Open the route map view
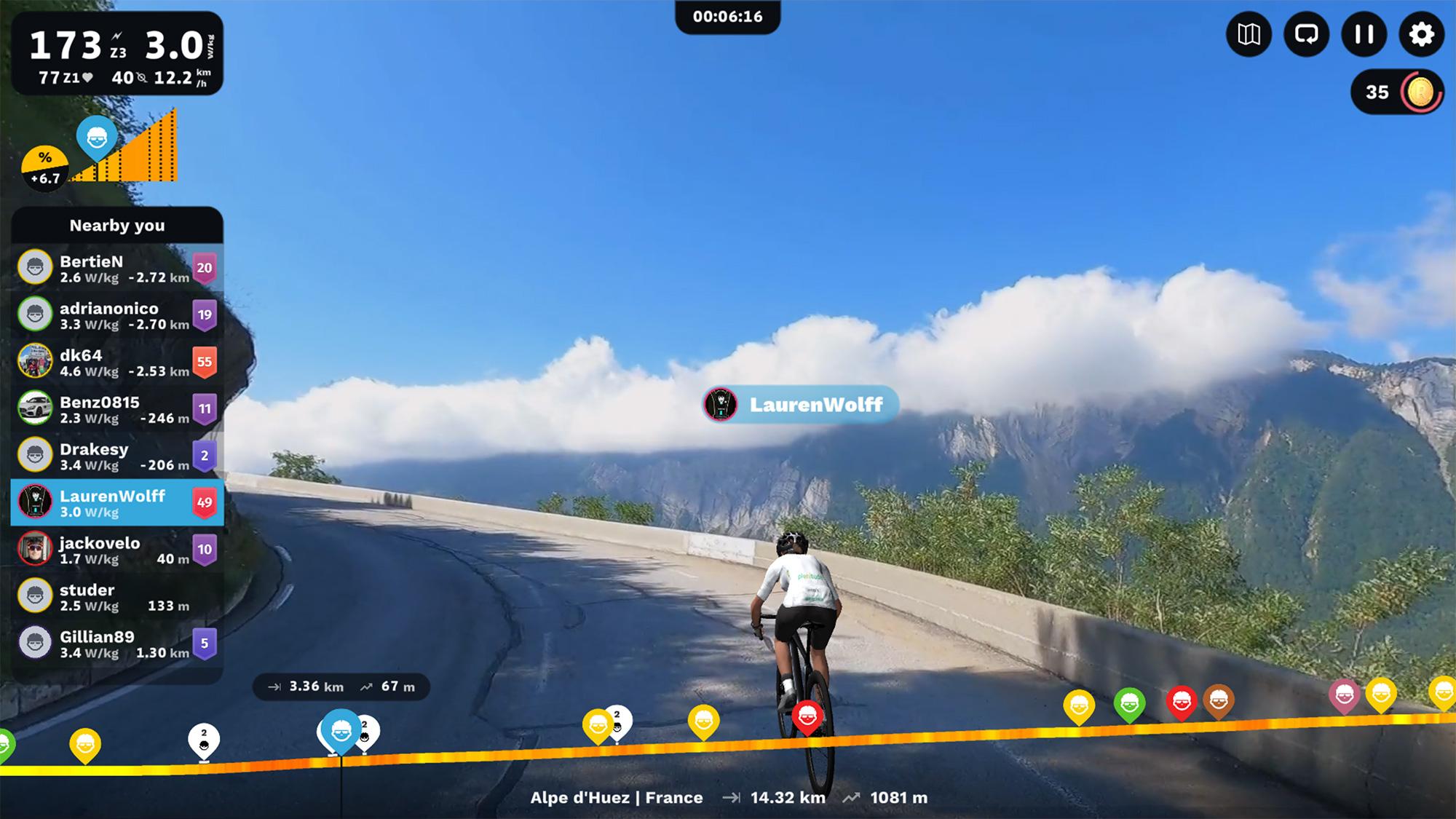The image size is (1456, 819). 1249,34
